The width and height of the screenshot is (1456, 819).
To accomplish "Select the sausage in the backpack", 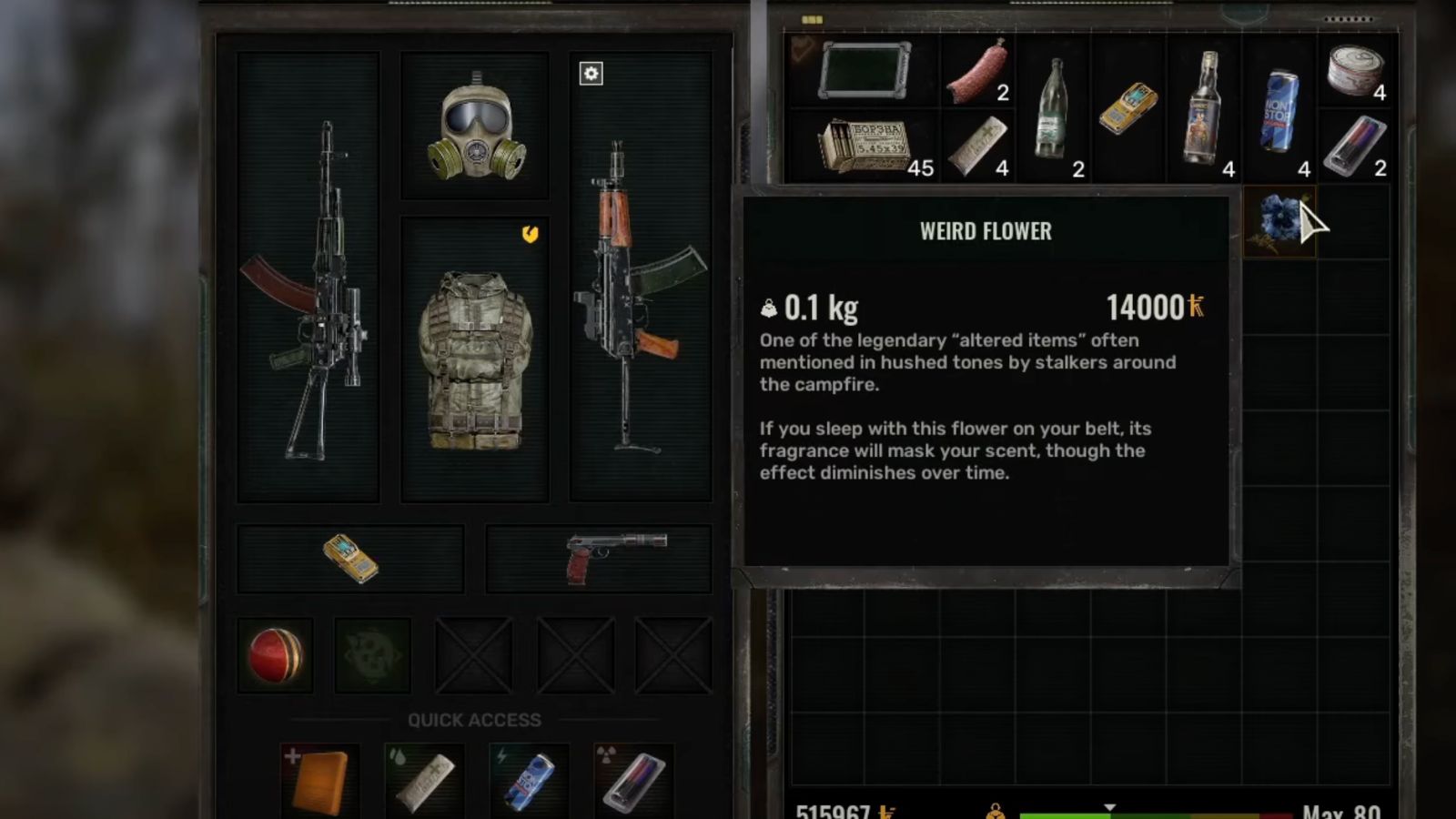I will tap(977, 70).
